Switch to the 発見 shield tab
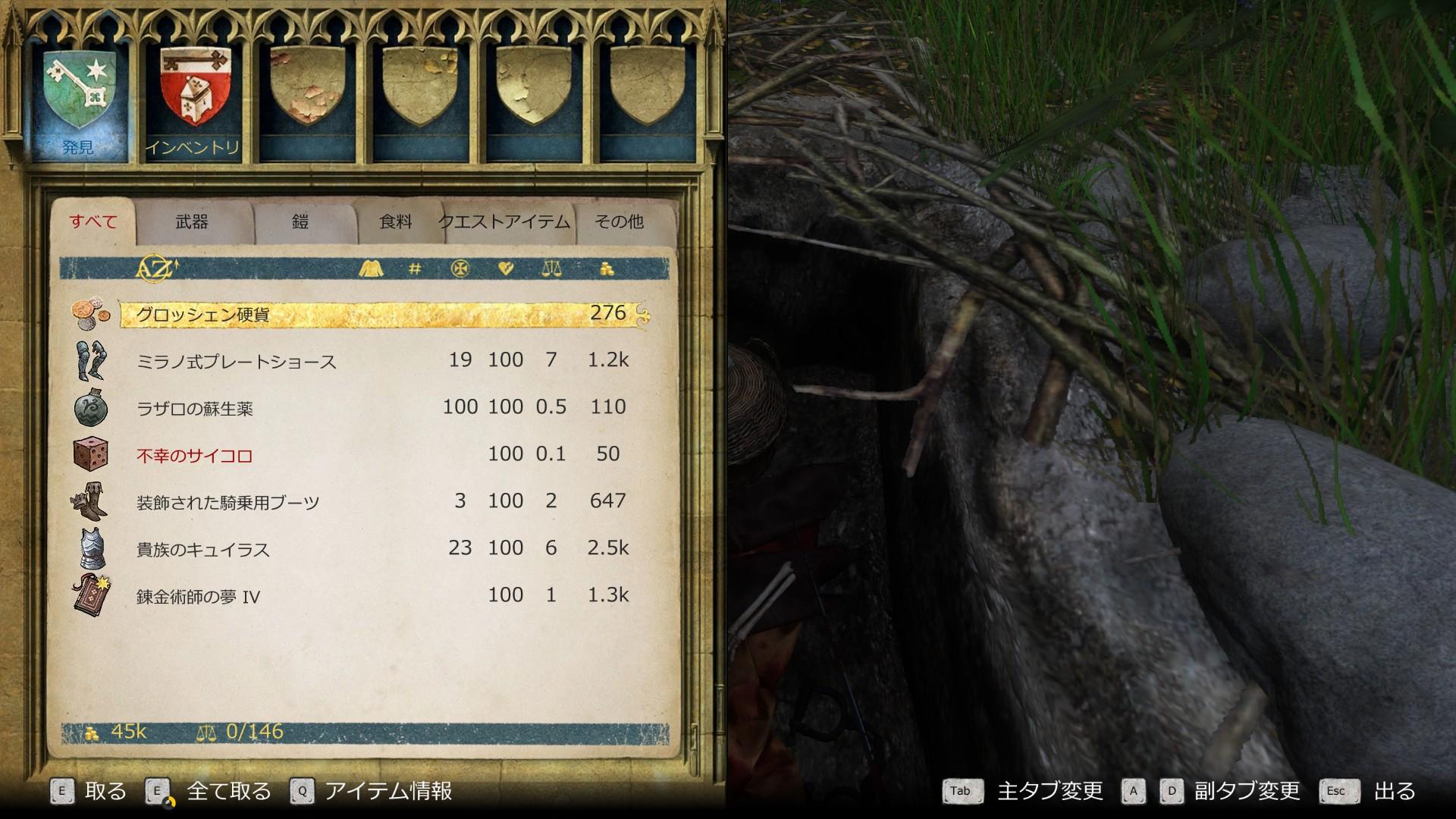This screenshot has height=819, width=1456. tap(79, 99)
